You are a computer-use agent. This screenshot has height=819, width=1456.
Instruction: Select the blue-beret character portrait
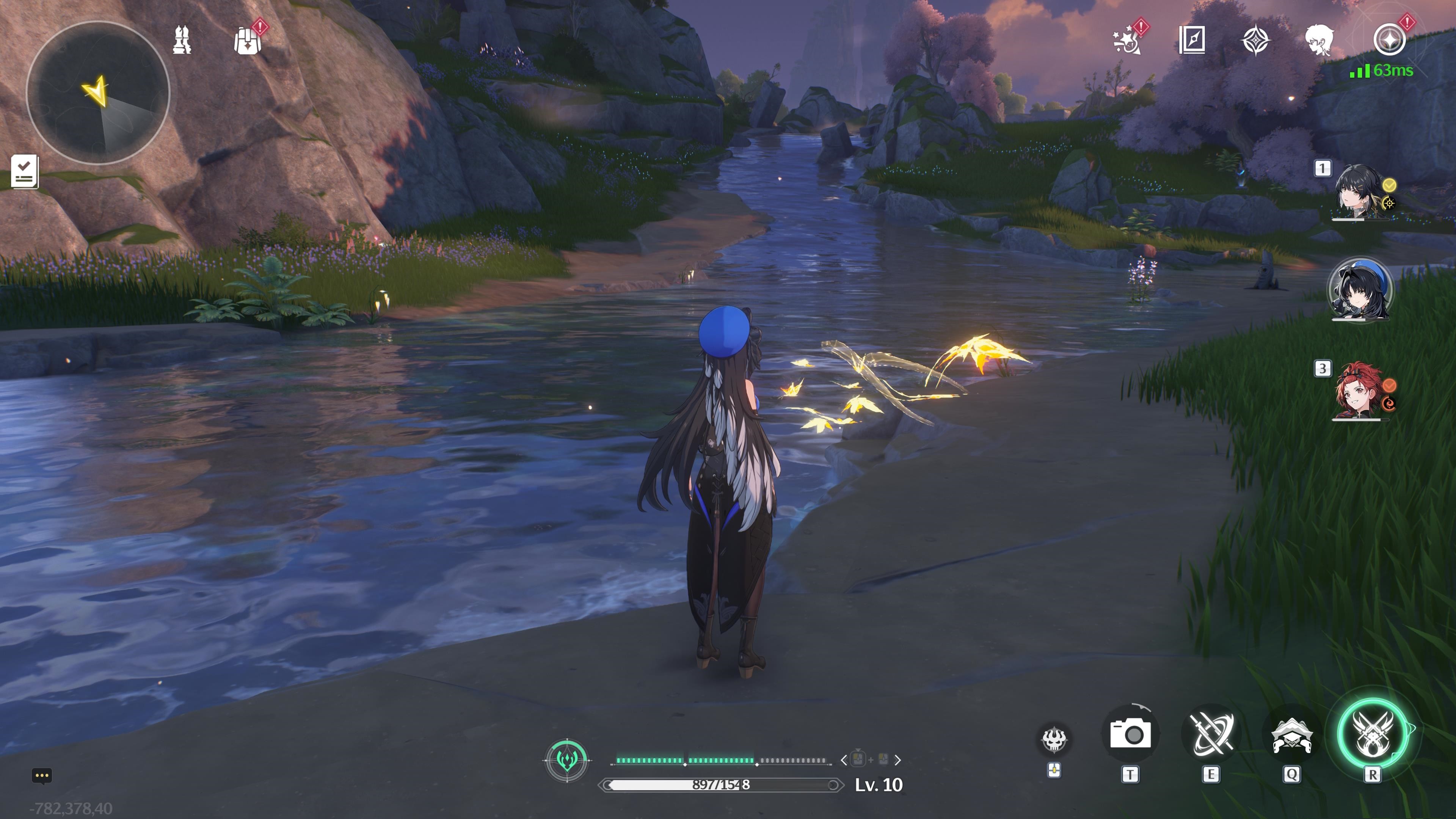1360,290
